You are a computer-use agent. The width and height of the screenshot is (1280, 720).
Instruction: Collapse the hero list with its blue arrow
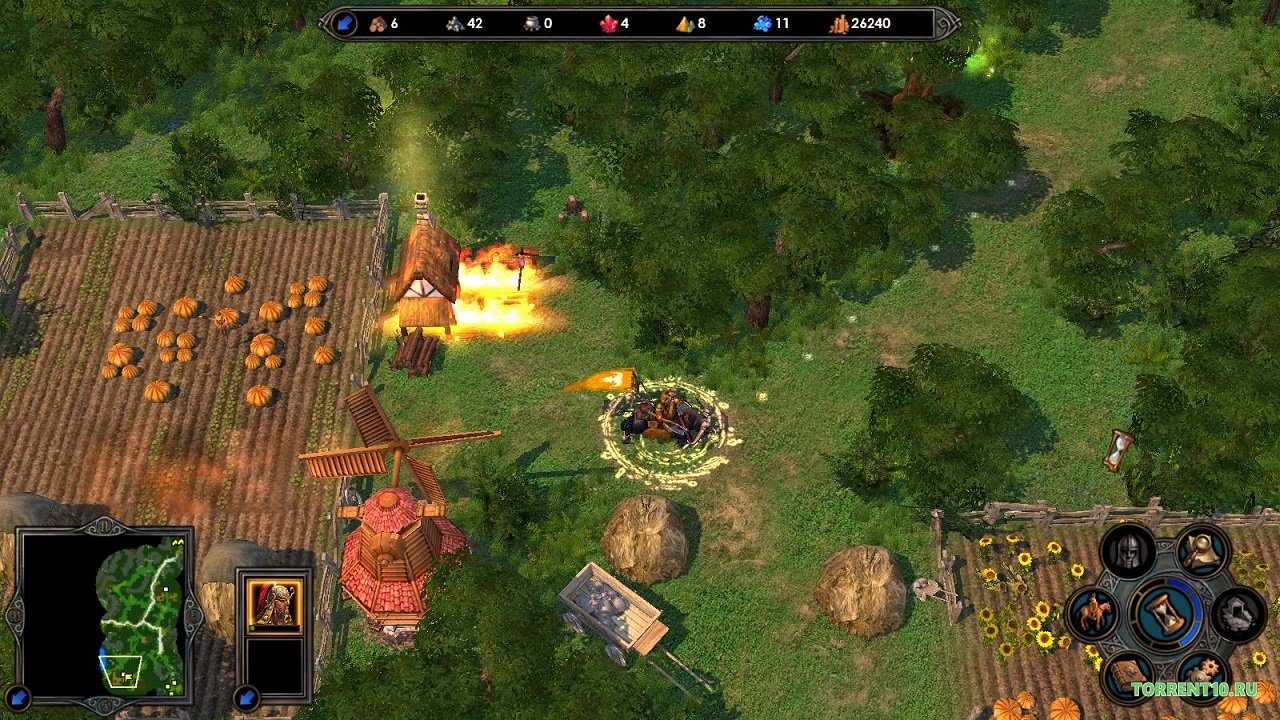point(247,697)
